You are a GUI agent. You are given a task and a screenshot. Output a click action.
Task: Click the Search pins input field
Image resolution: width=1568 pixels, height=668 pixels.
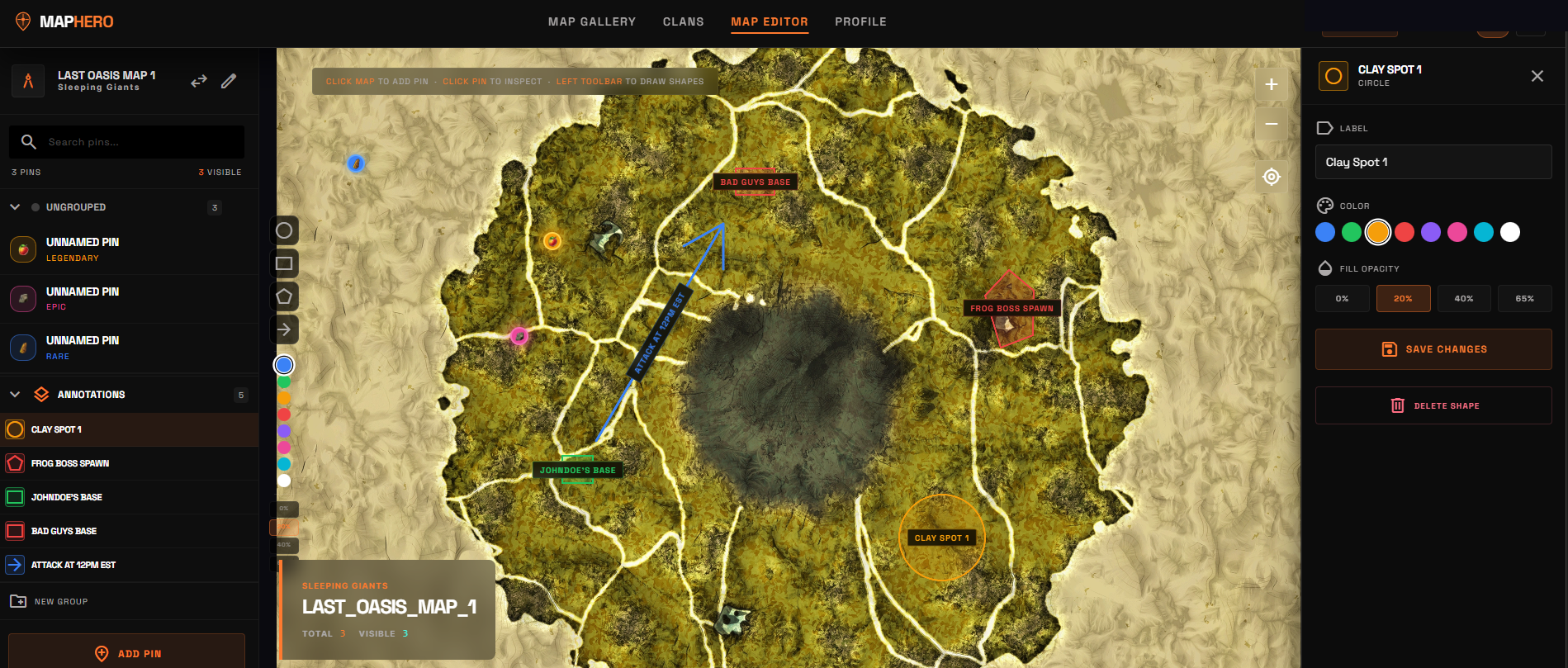coord(126,141)
